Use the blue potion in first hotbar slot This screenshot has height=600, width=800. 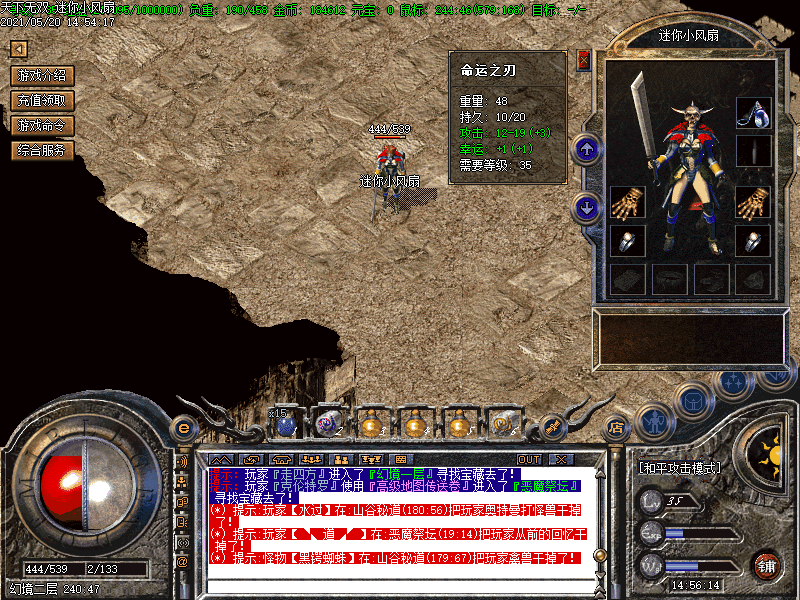pos(286,424)
